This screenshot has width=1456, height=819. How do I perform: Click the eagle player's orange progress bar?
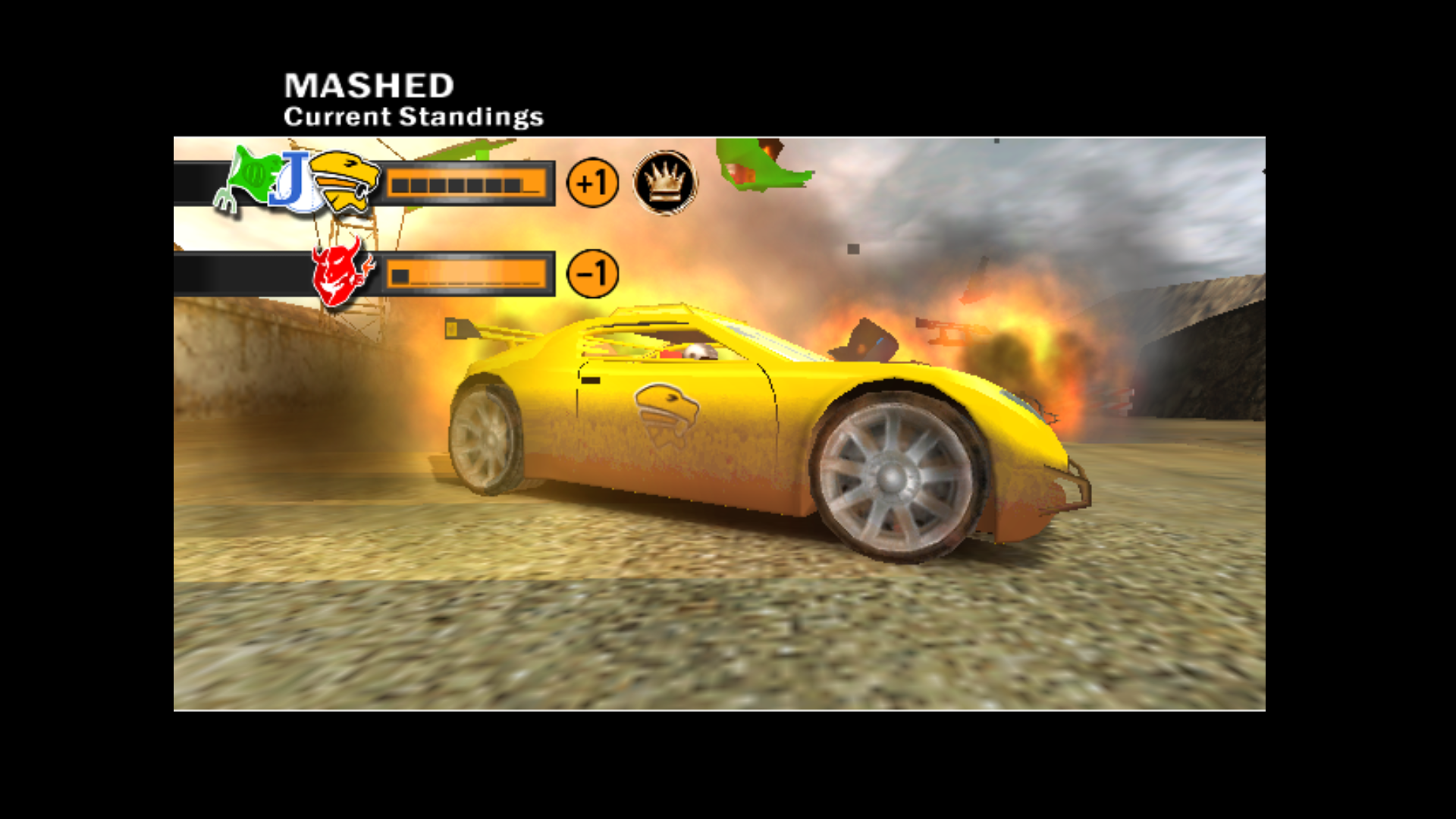point(466,182)
